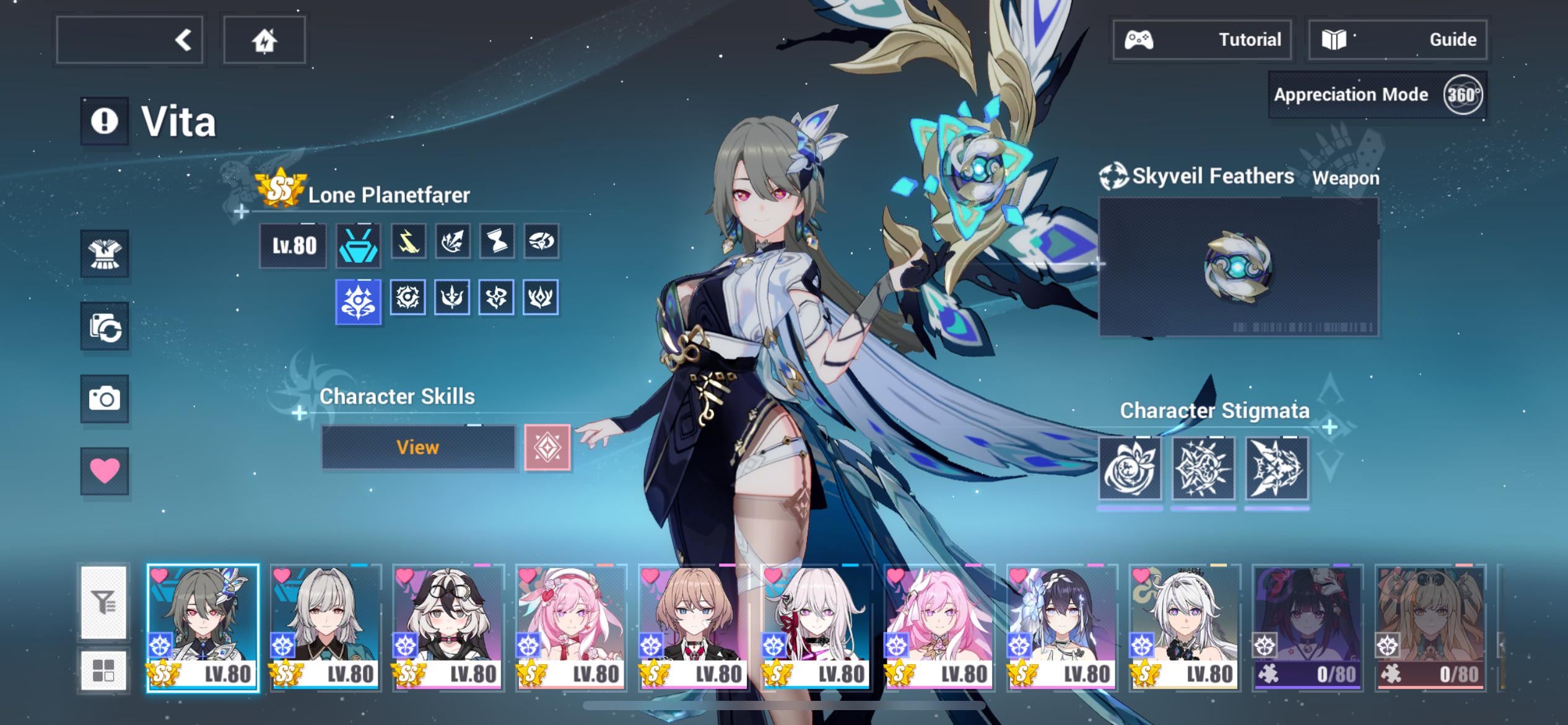1568x725 pixels.
Task: Select the Skyveil Feathers weapon slot
Action: [x=1239, y=267]
